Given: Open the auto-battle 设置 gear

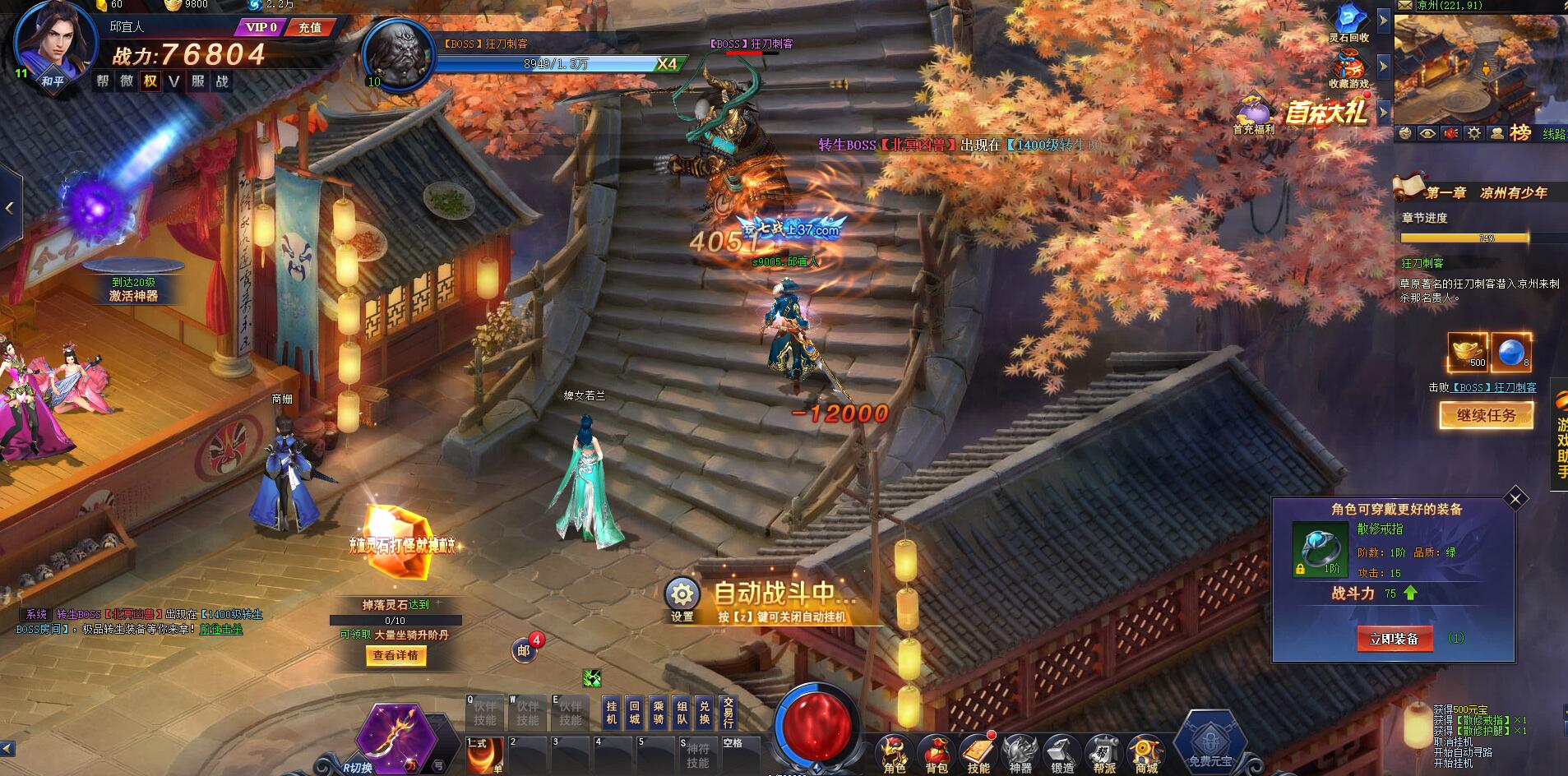Looking at the screenshot, I should (682, 597).
